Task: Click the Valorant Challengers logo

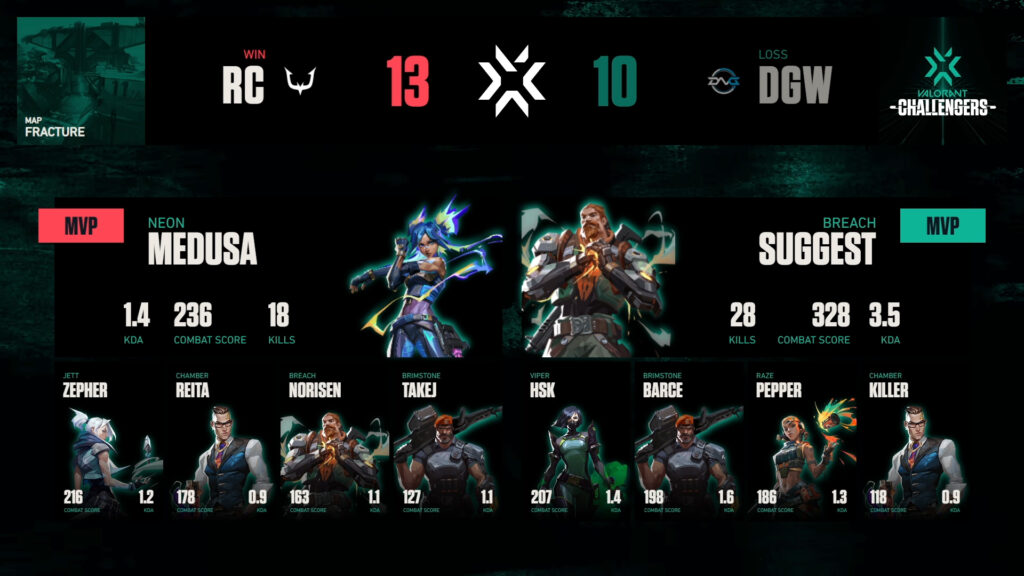Action: pyautogui.click(x=943, y=81)
